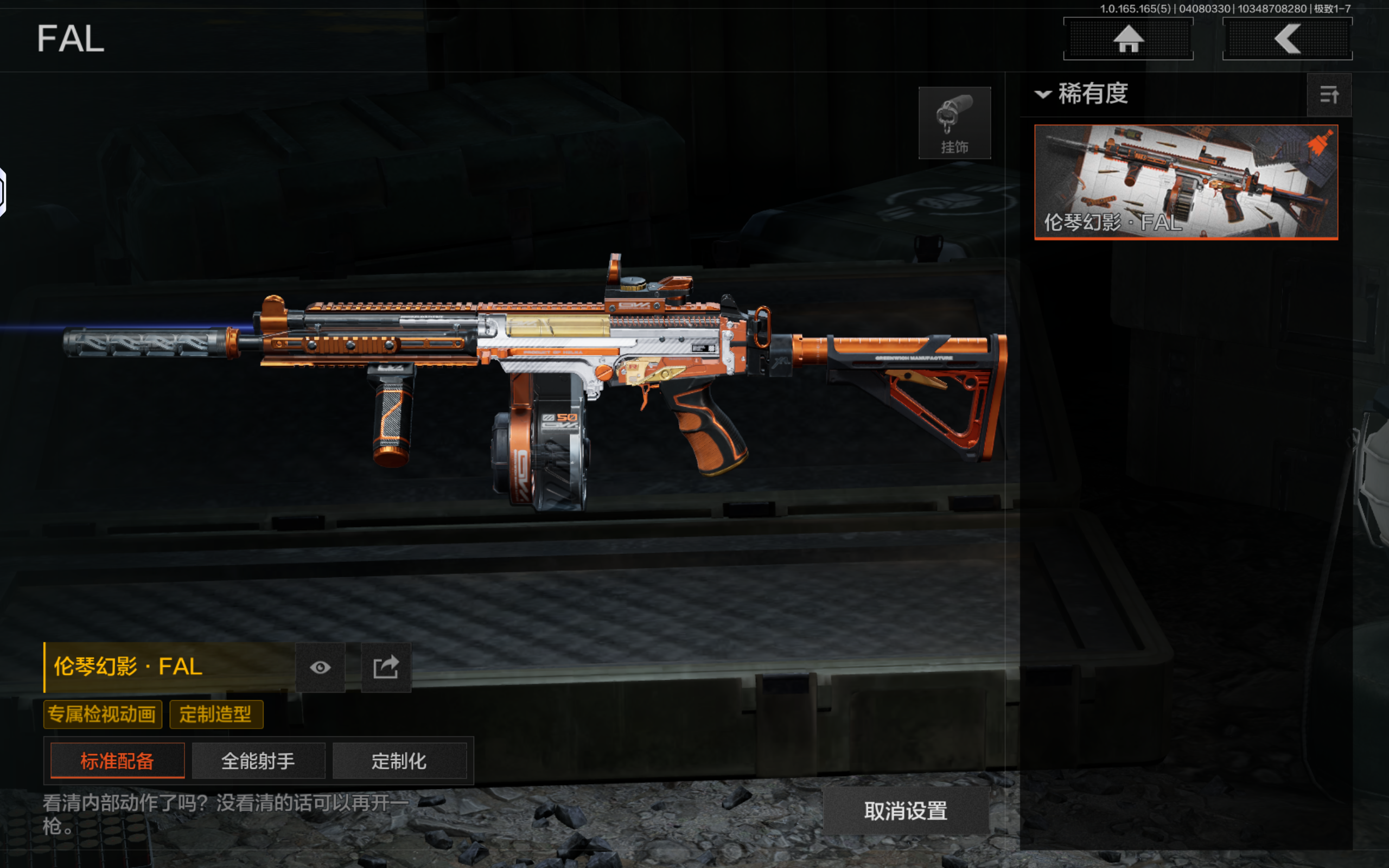This screenshot has width=1389, height=868.
Task: Open the 挂饰 charm slot
Action: [954, 122]
